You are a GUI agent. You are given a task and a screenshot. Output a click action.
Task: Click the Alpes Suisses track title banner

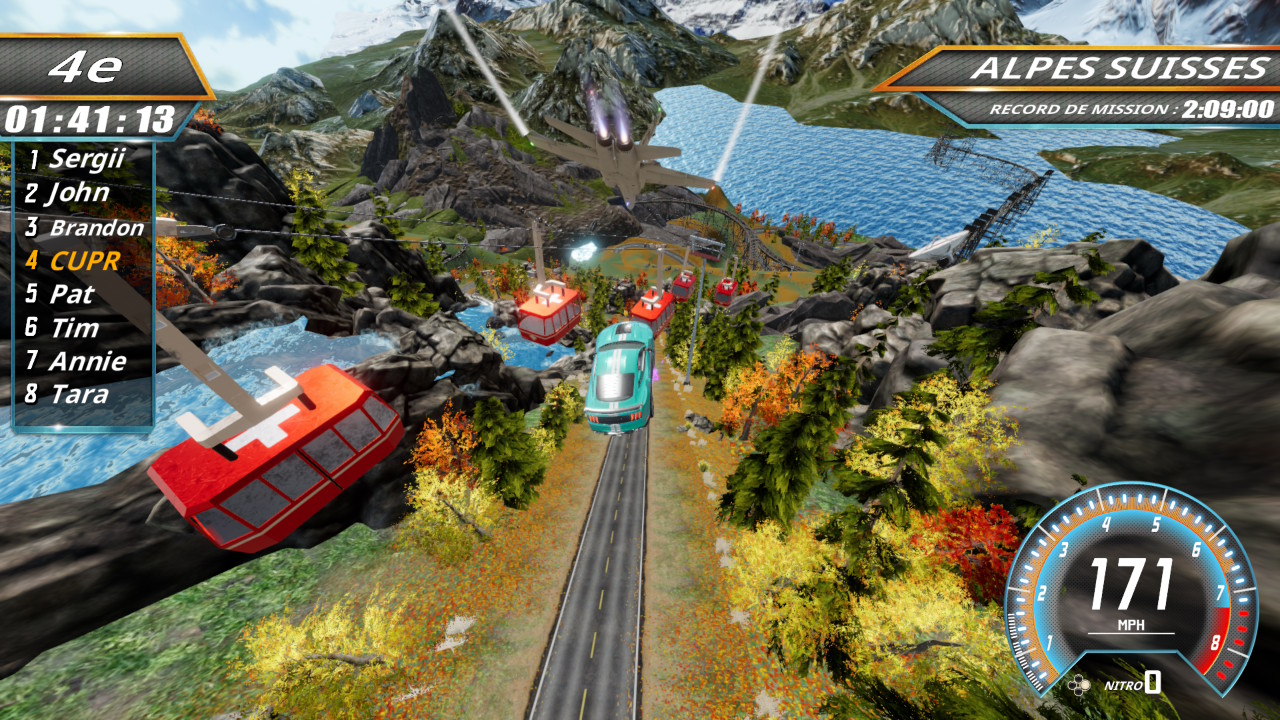point(1119,69)
